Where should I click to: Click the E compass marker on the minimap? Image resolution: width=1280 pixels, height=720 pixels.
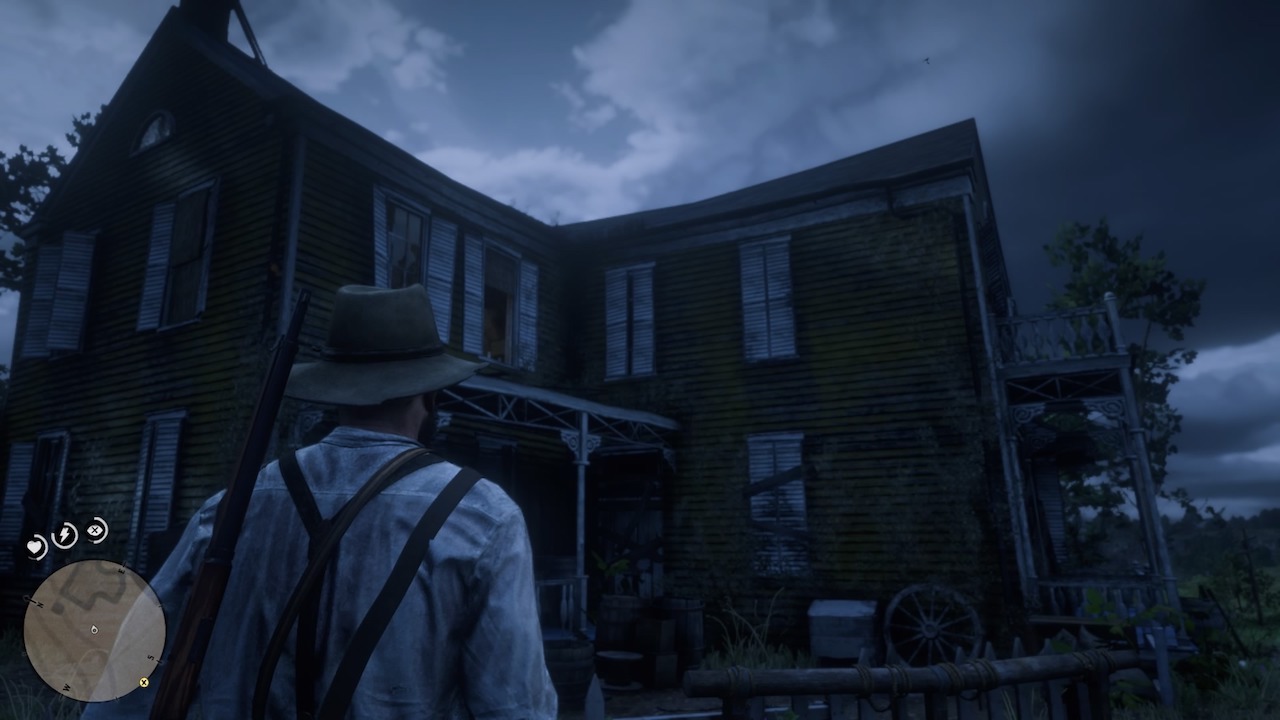pyautogui.click(x=122, y=570)
